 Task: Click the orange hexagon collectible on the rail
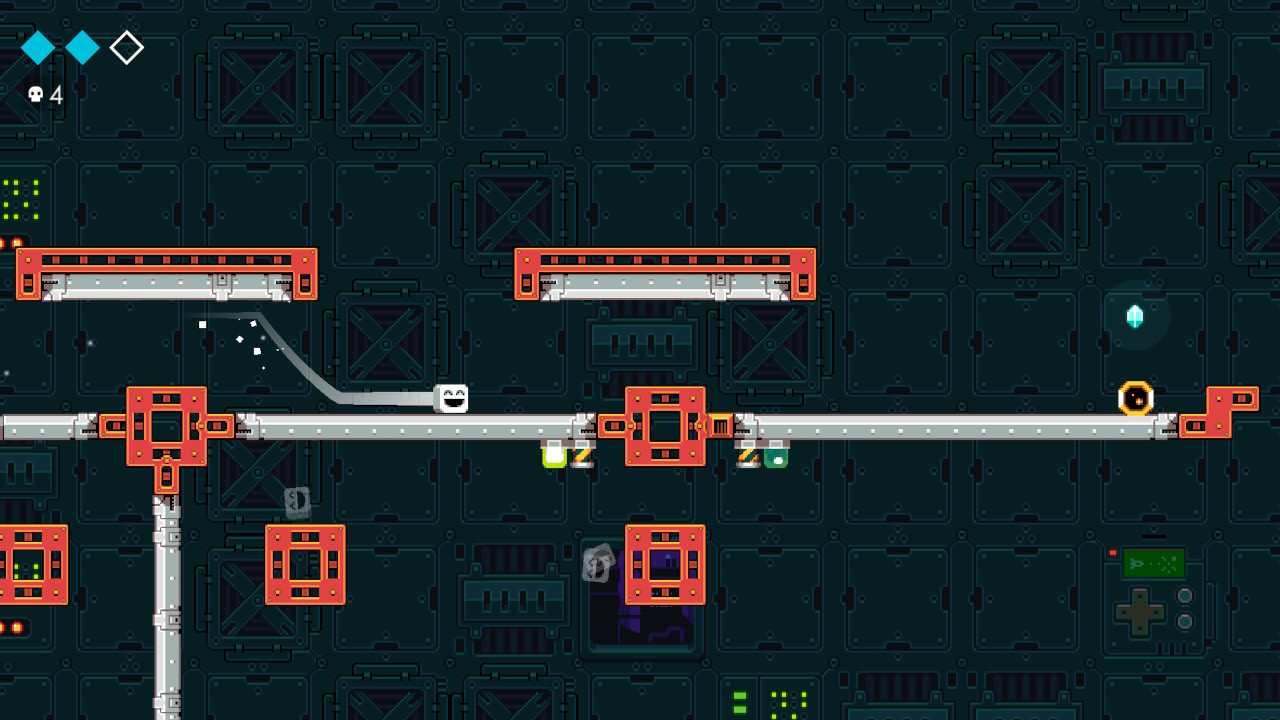pos(1135,398)
